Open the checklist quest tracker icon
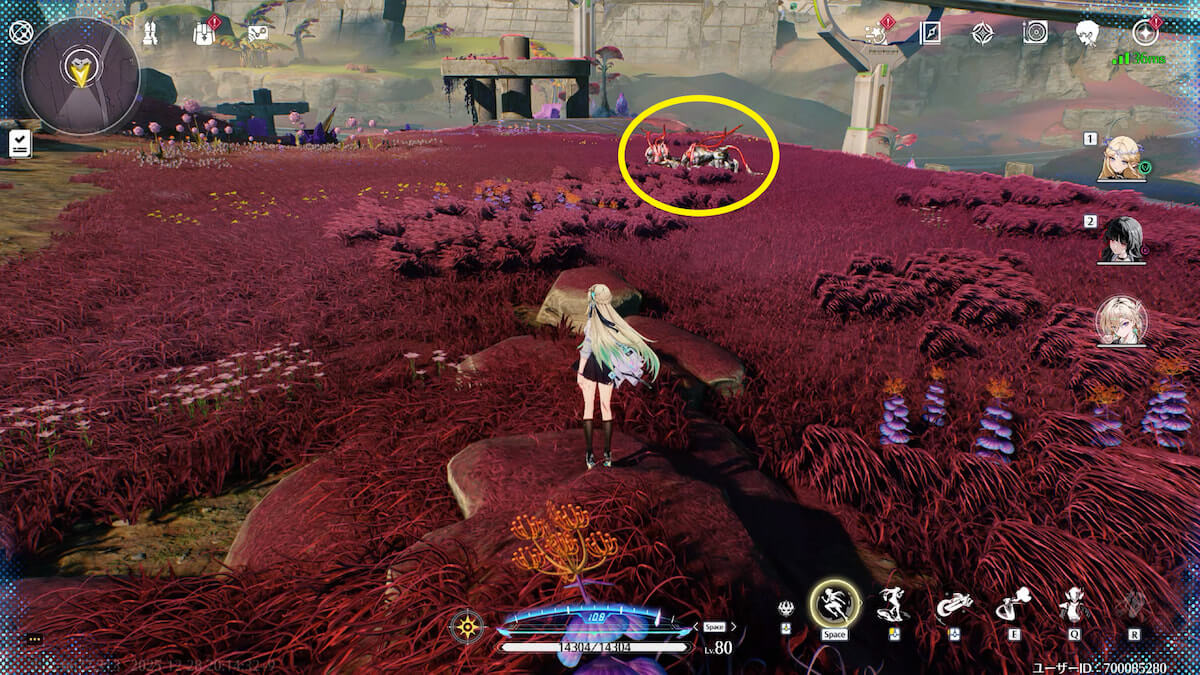The image size is (1200, 675). pos(19,144)
